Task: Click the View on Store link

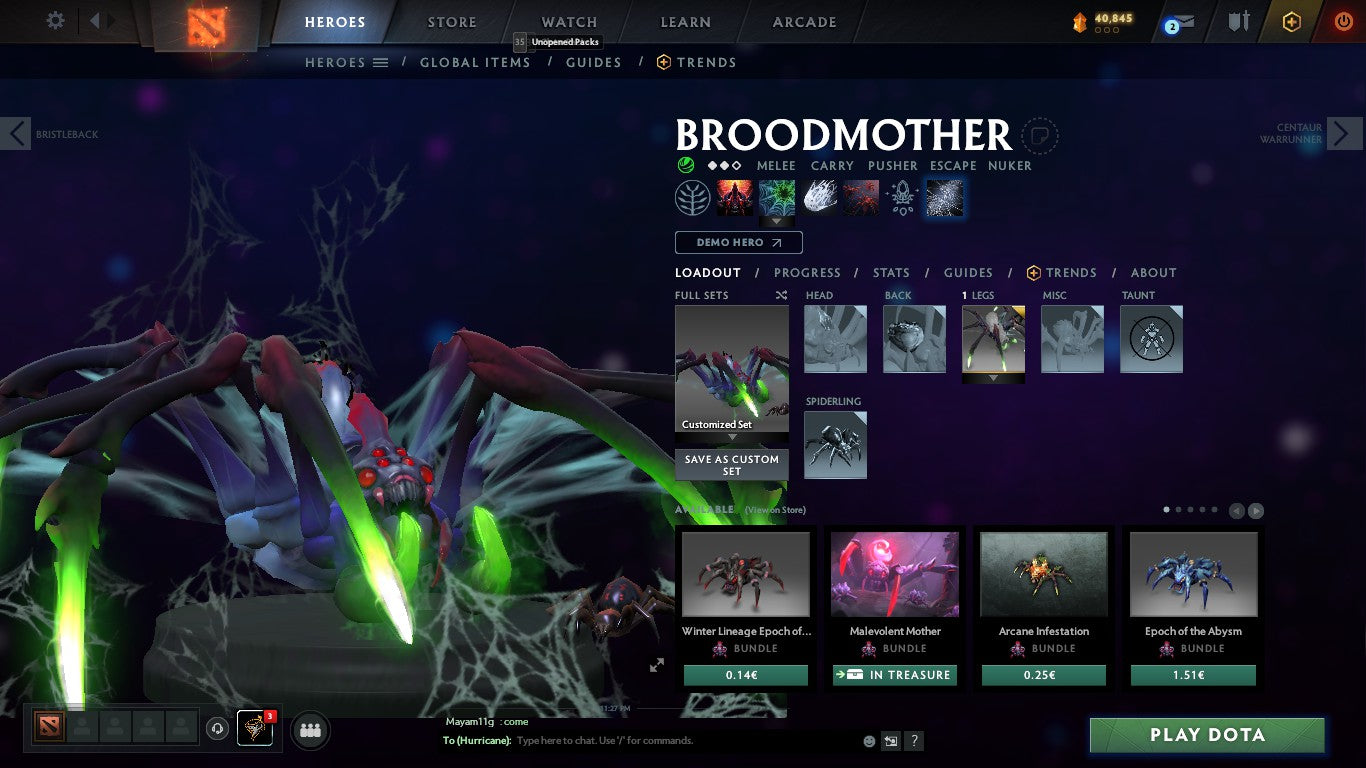Action: (x=775, y=510)
